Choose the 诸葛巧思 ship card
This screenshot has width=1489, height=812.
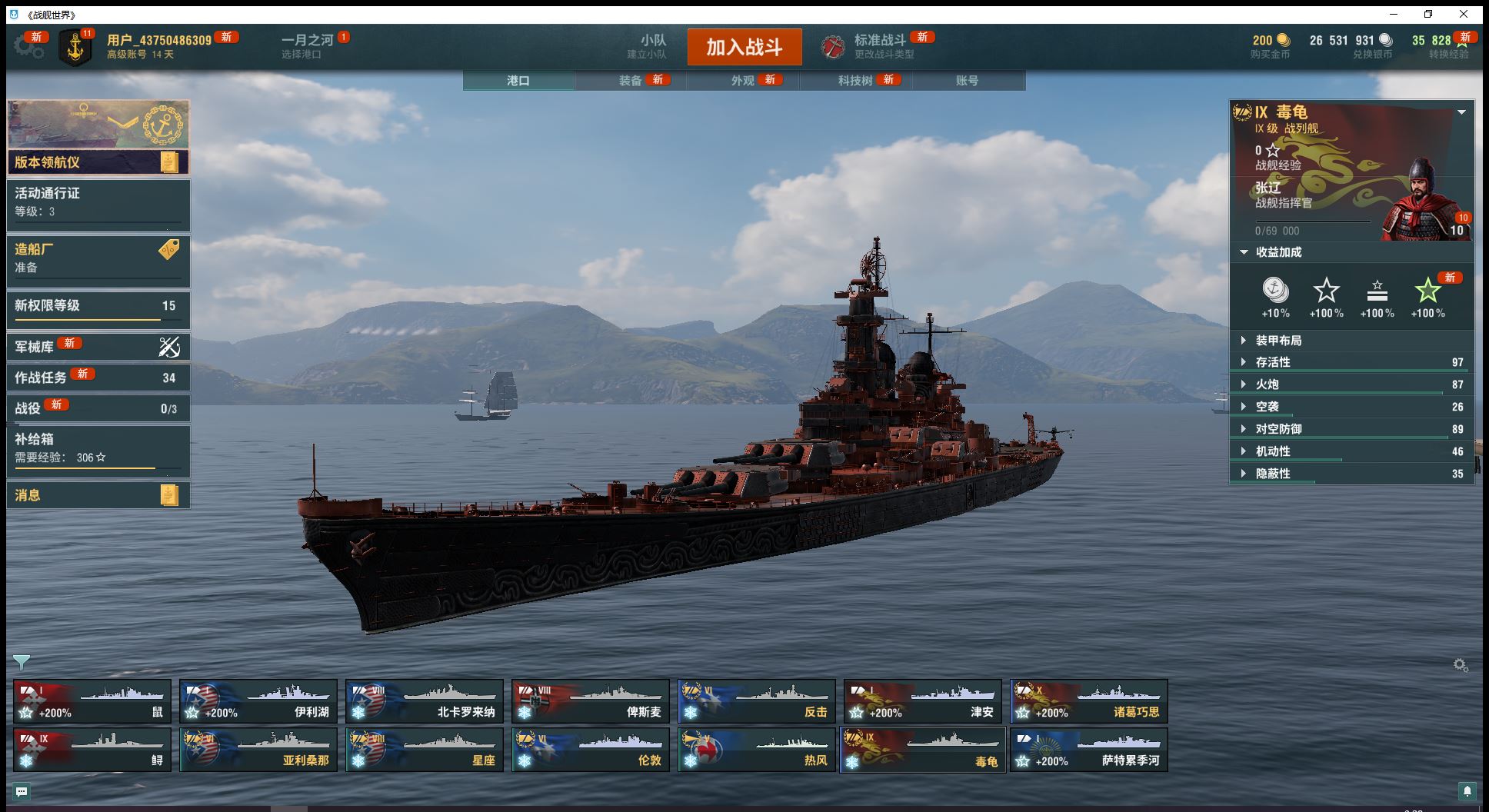1088,701
